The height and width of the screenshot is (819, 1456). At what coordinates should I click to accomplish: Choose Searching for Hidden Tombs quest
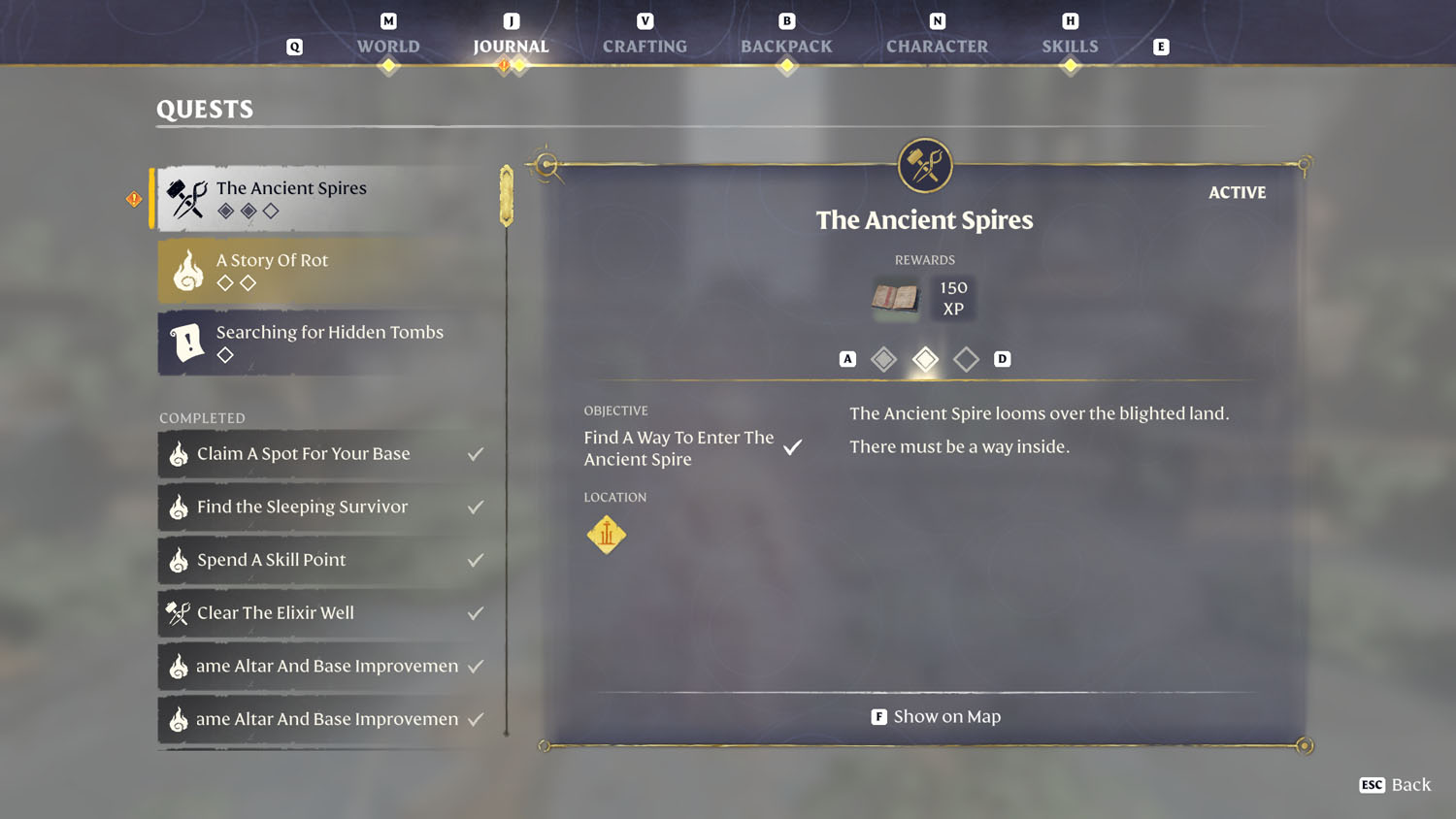tap(328, 343)
